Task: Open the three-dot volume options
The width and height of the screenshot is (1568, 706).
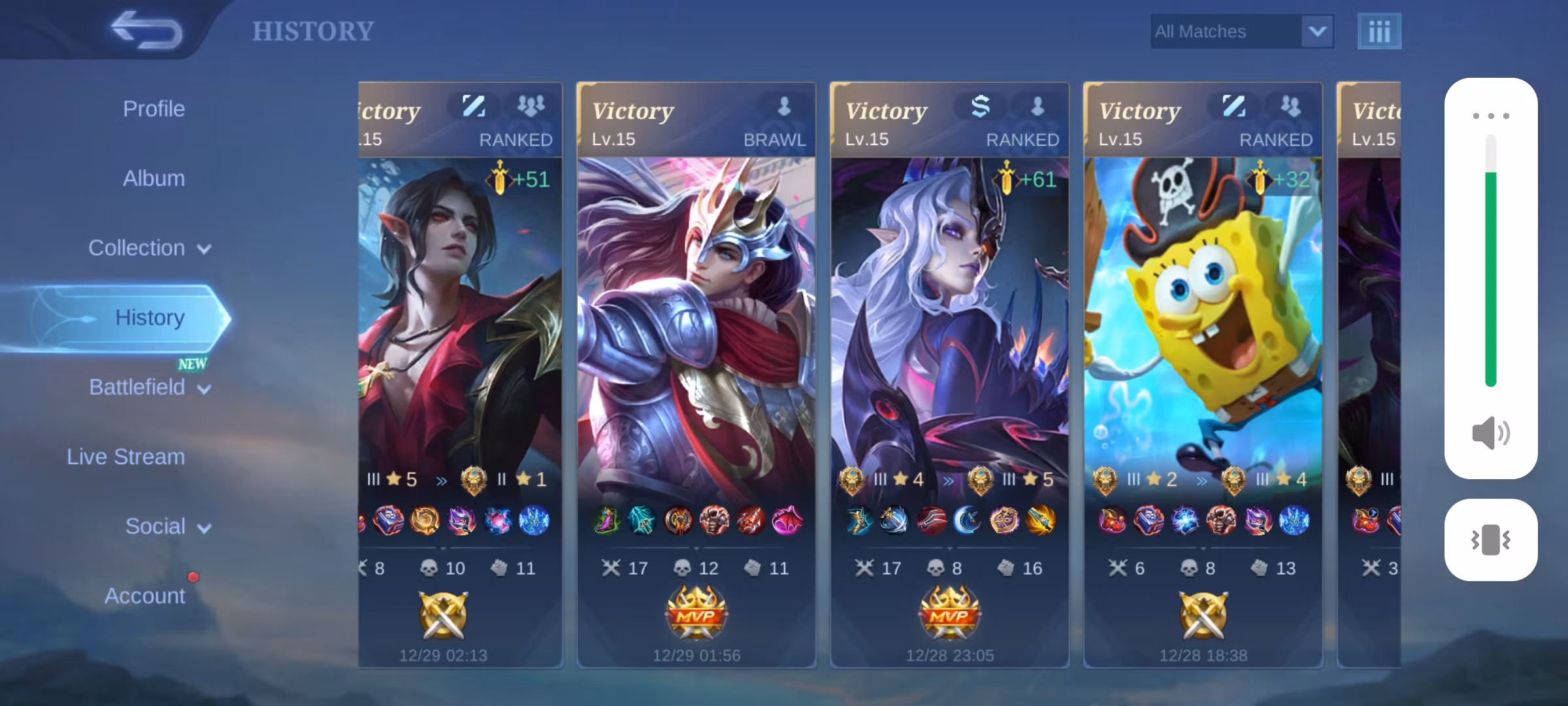Action: coord(1490,116)
